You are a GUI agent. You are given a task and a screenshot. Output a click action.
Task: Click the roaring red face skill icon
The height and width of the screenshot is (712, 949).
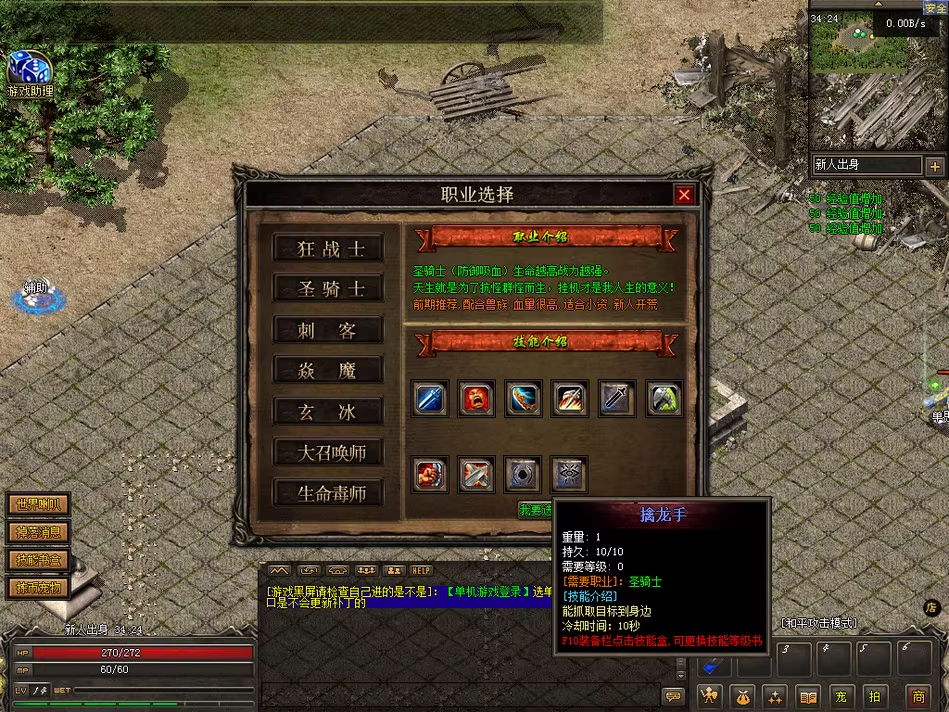click(476, 398)
